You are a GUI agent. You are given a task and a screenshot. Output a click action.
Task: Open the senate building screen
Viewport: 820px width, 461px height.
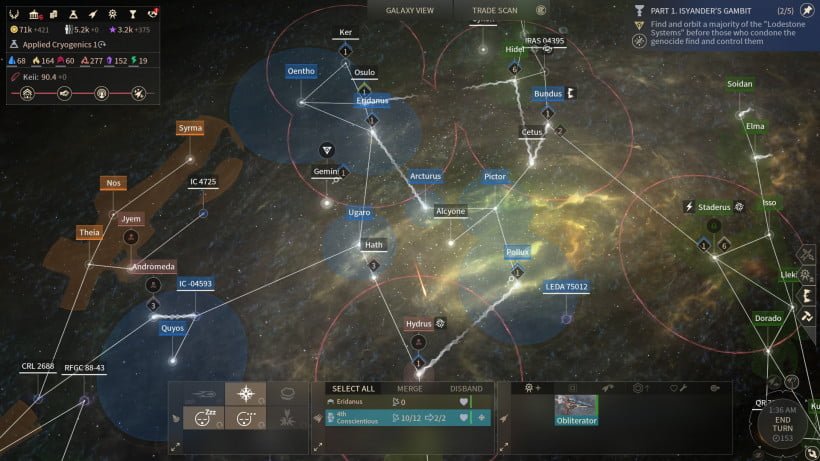pyautogui.click(x=35, y=12)
